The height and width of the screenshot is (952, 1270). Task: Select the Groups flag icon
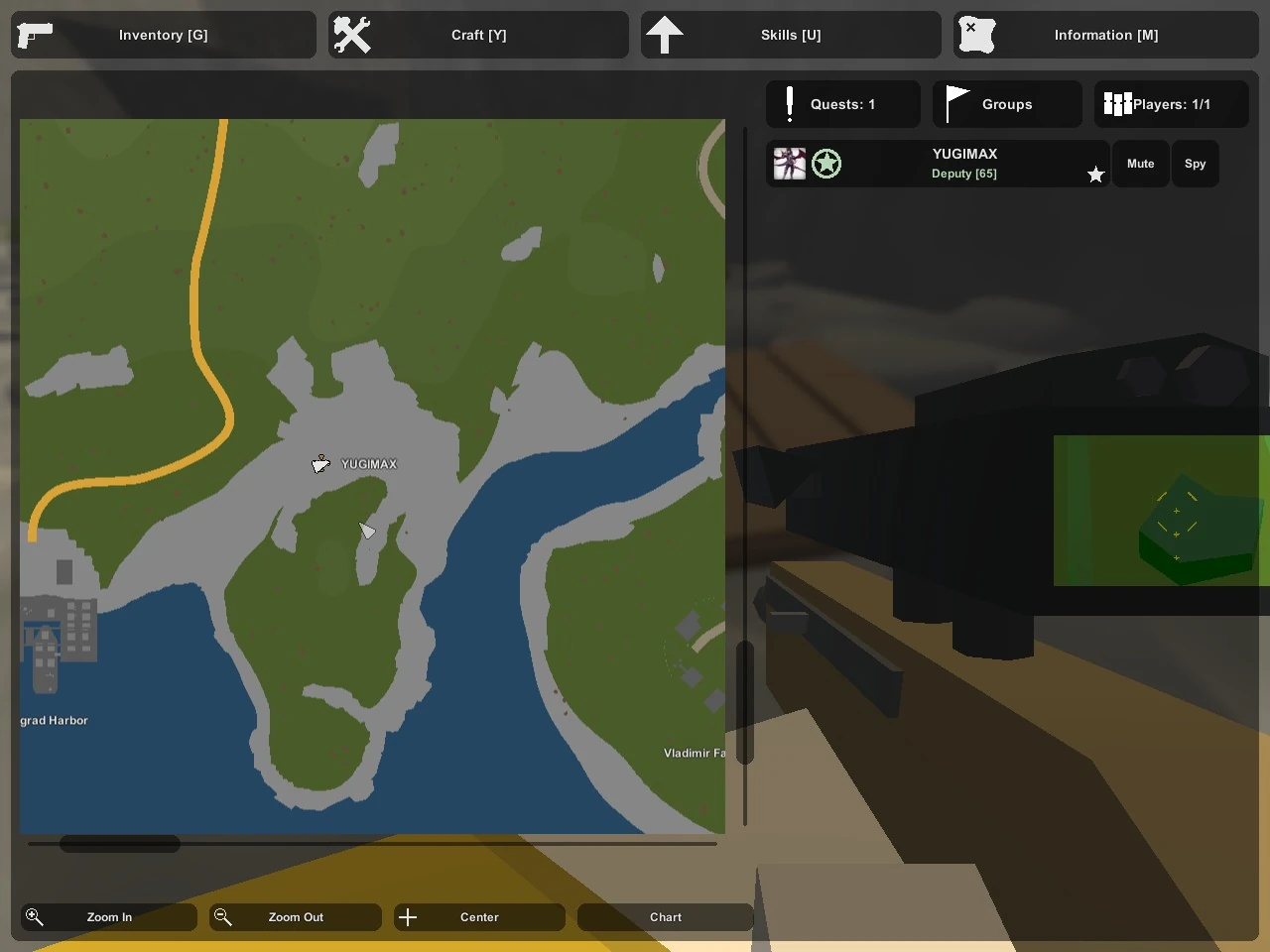[x=955, y=101]
